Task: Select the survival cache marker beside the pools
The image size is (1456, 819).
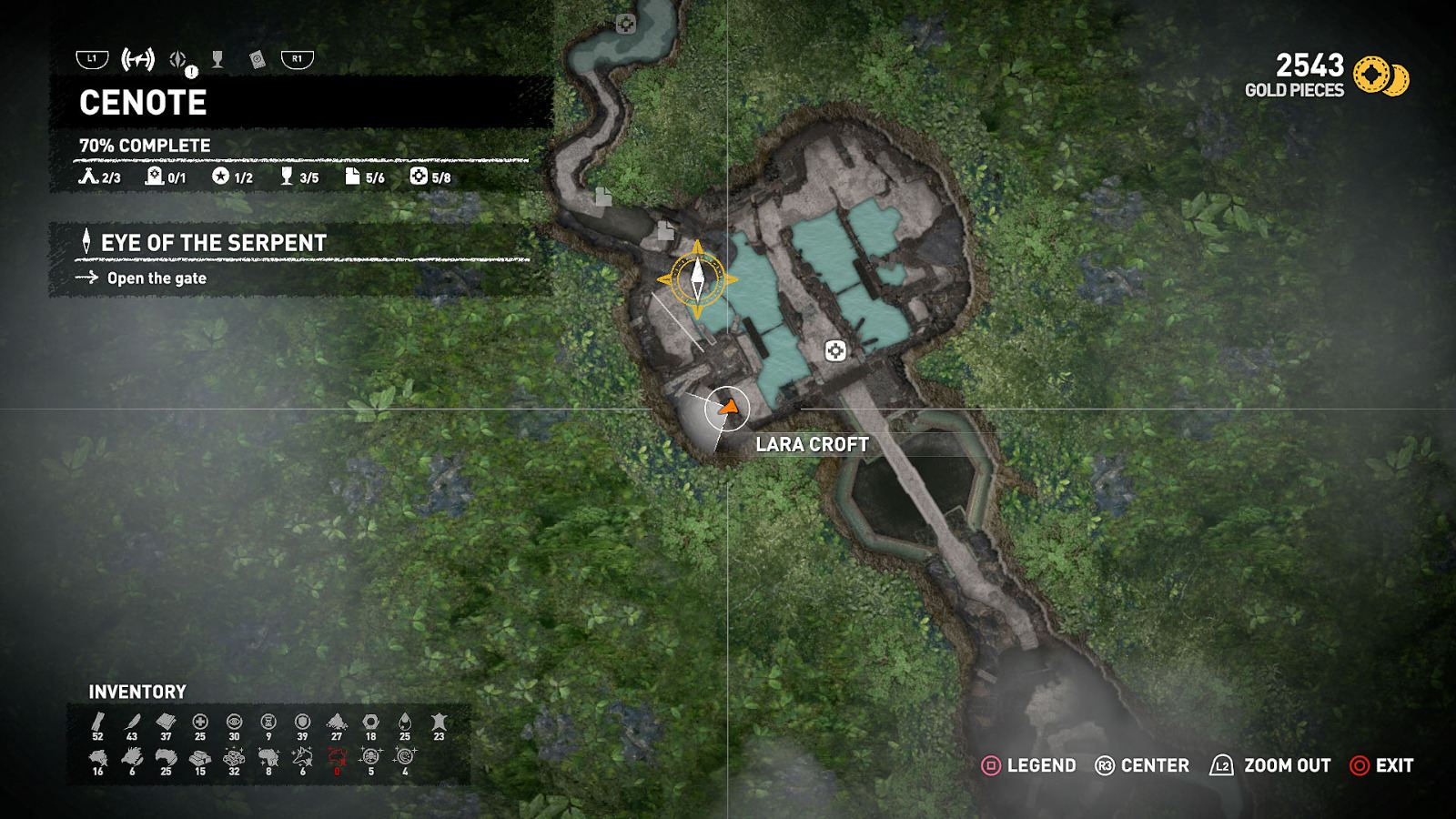Action: [x=835, y=350]
